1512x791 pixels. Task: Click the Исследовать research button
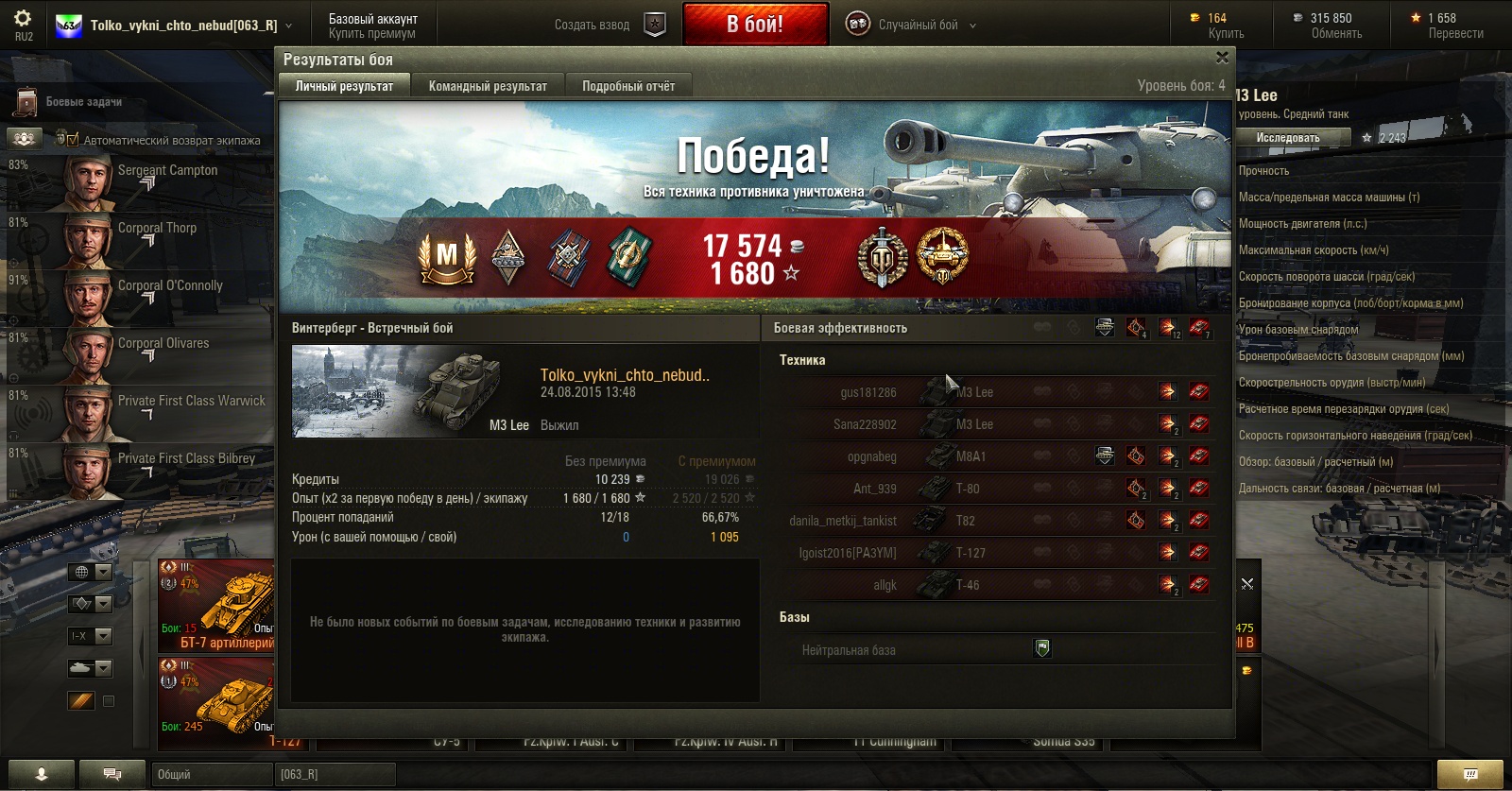(x=1287, y=138)
